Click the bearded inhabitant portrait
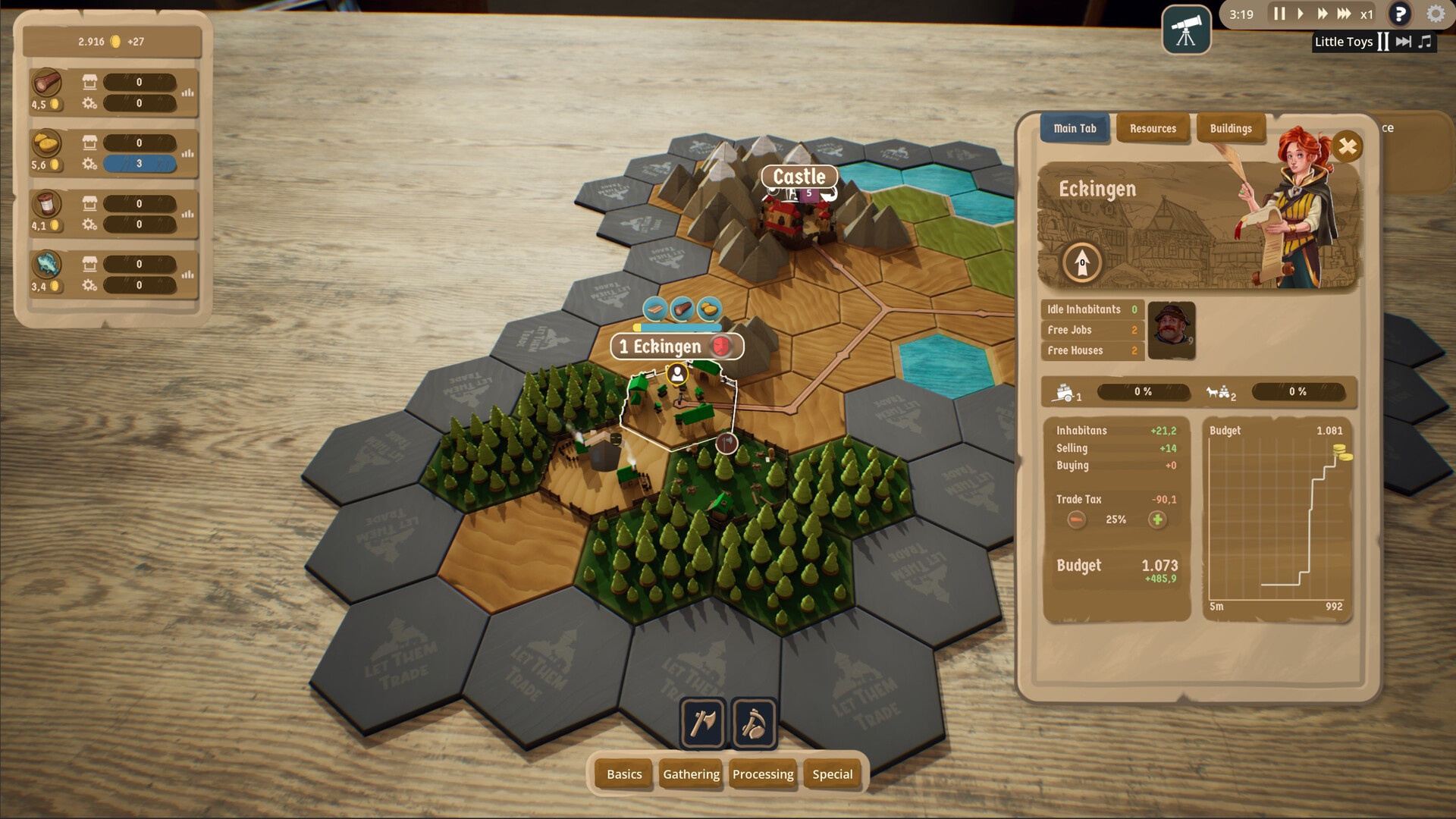 [x=1172, y=330]
